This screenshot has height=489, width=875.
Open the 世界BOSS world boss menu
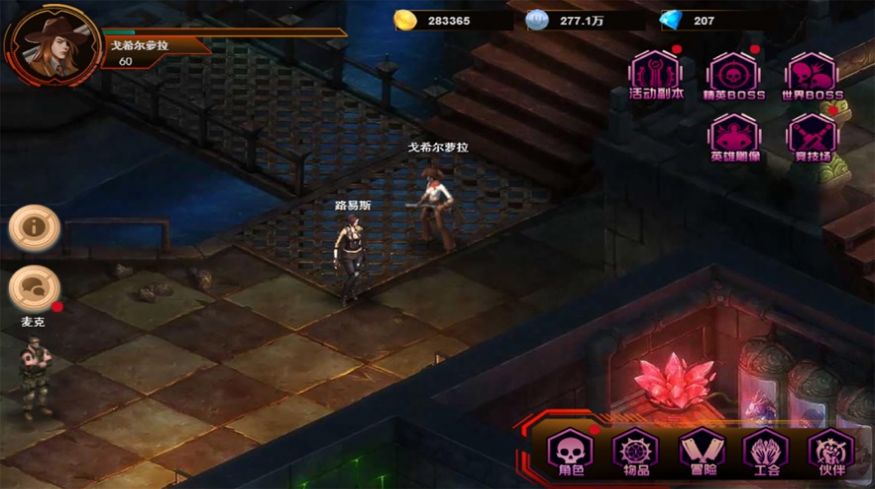click(x=810, y=74)
